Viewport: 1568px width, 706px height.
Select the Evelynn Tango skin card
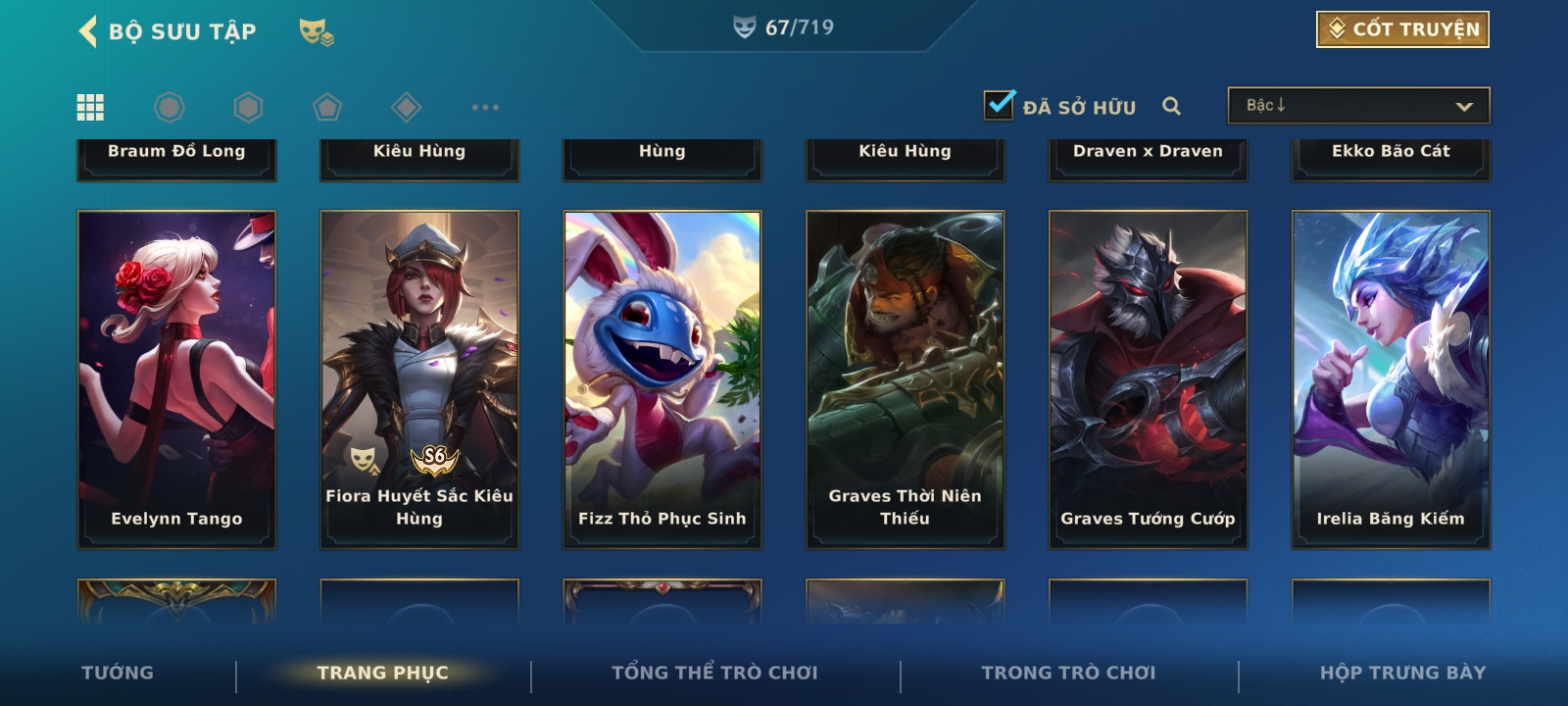click(176, 378)
